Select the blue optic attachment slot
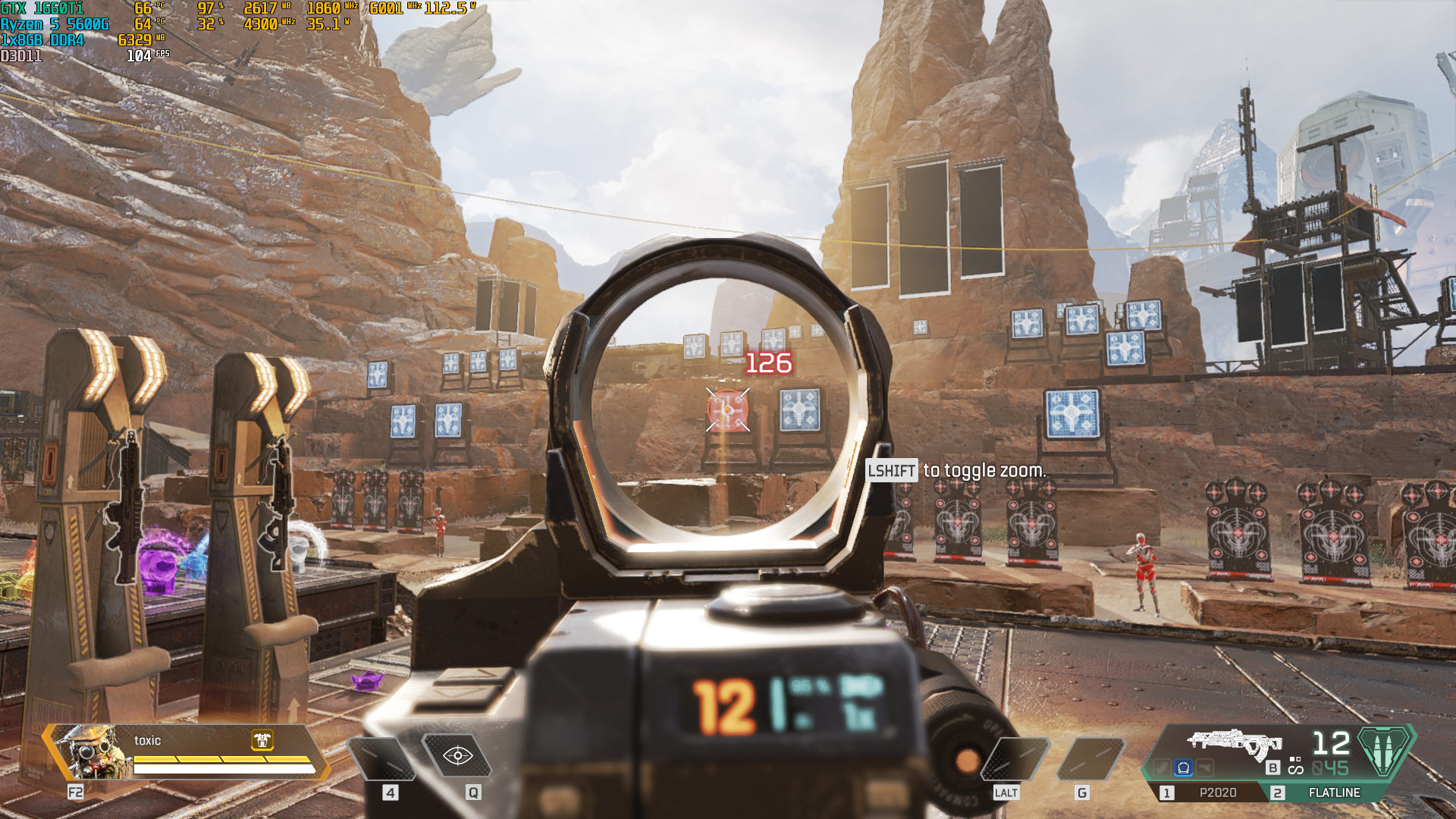The height and width of the screenshot is (819, 1456). (x=1183, y=768)
